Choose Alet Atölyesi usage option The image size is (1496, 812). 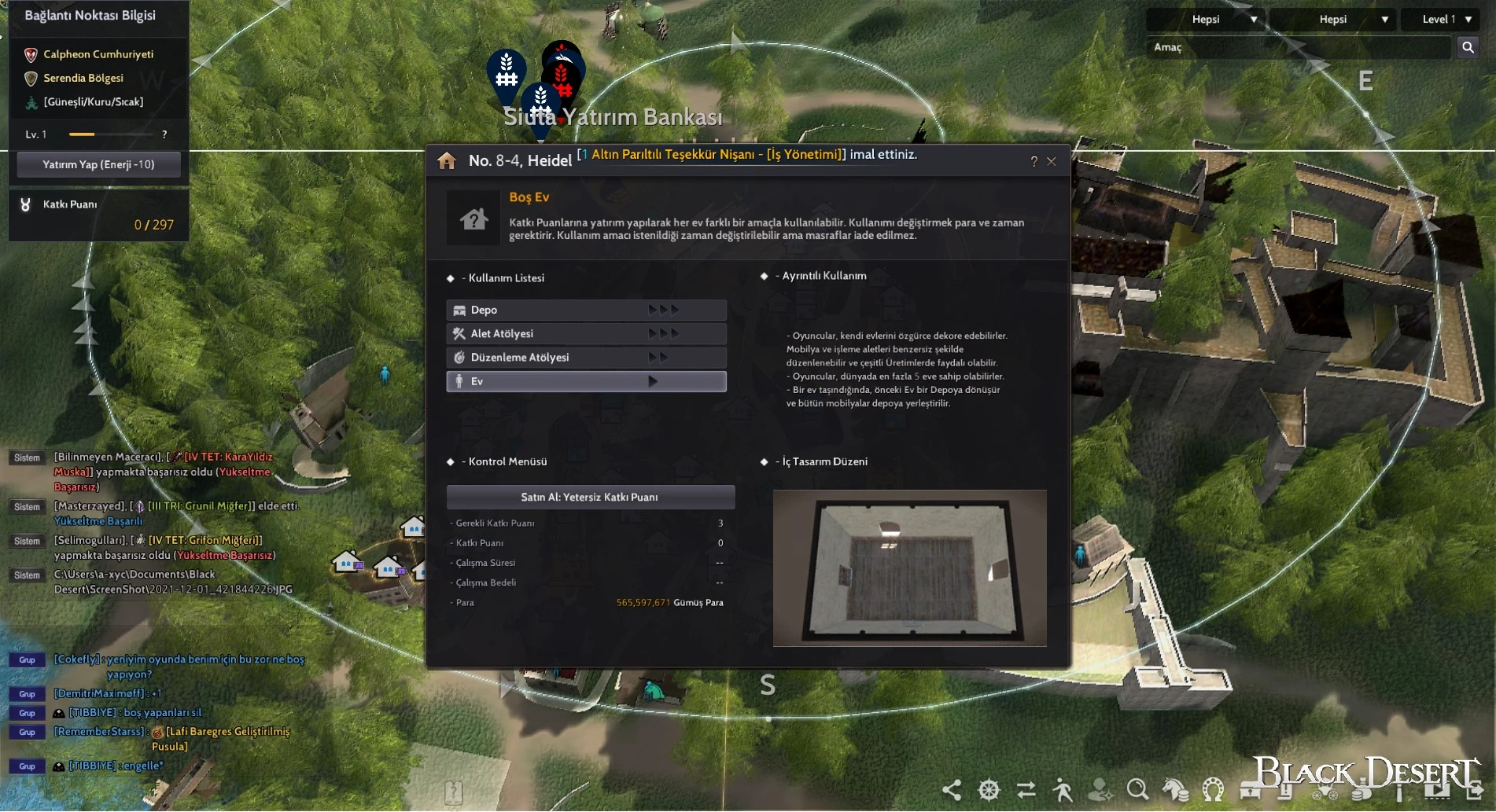(586, 333)
